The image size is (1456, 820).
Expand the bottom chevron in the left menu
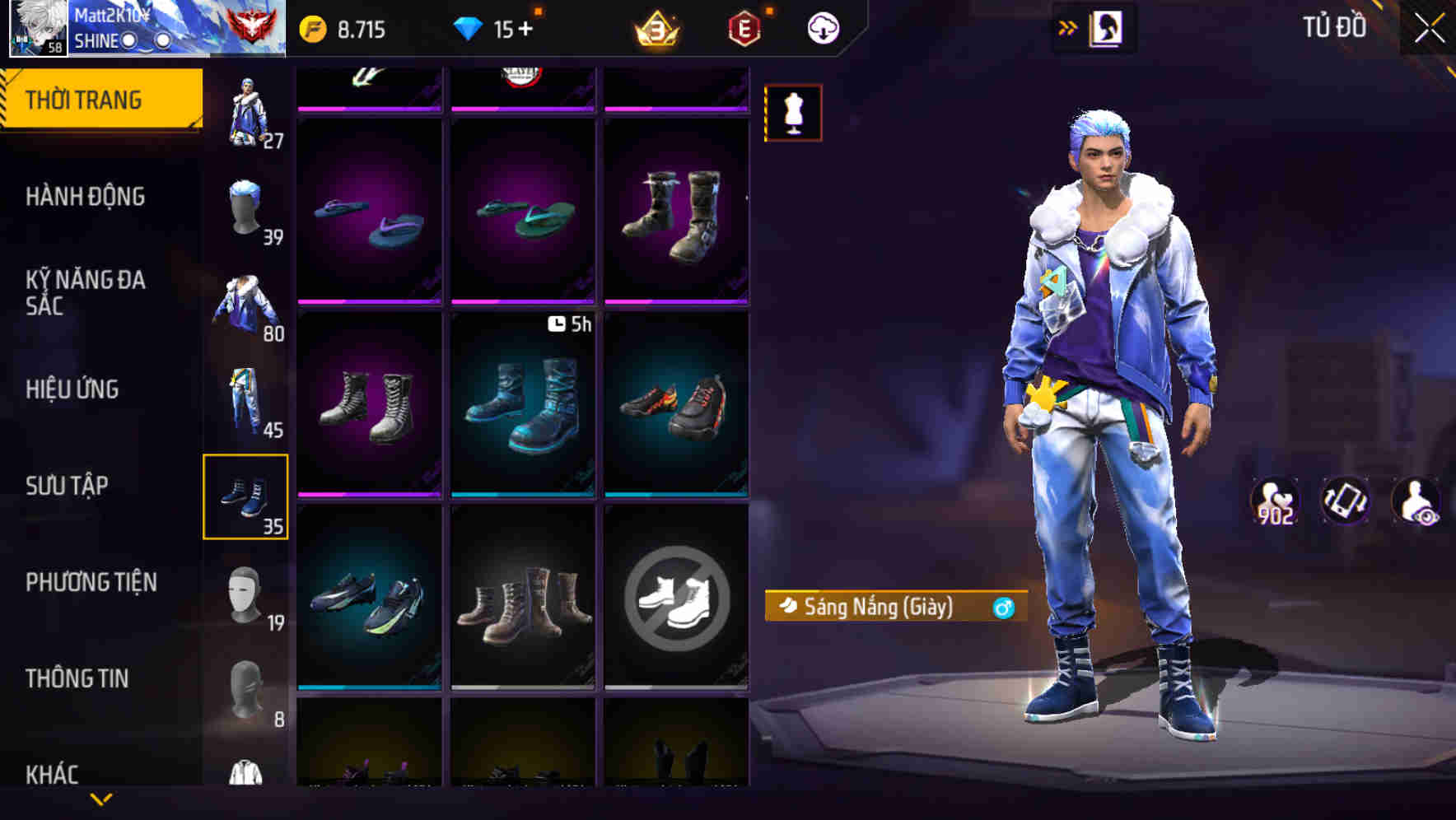point(101,797)
